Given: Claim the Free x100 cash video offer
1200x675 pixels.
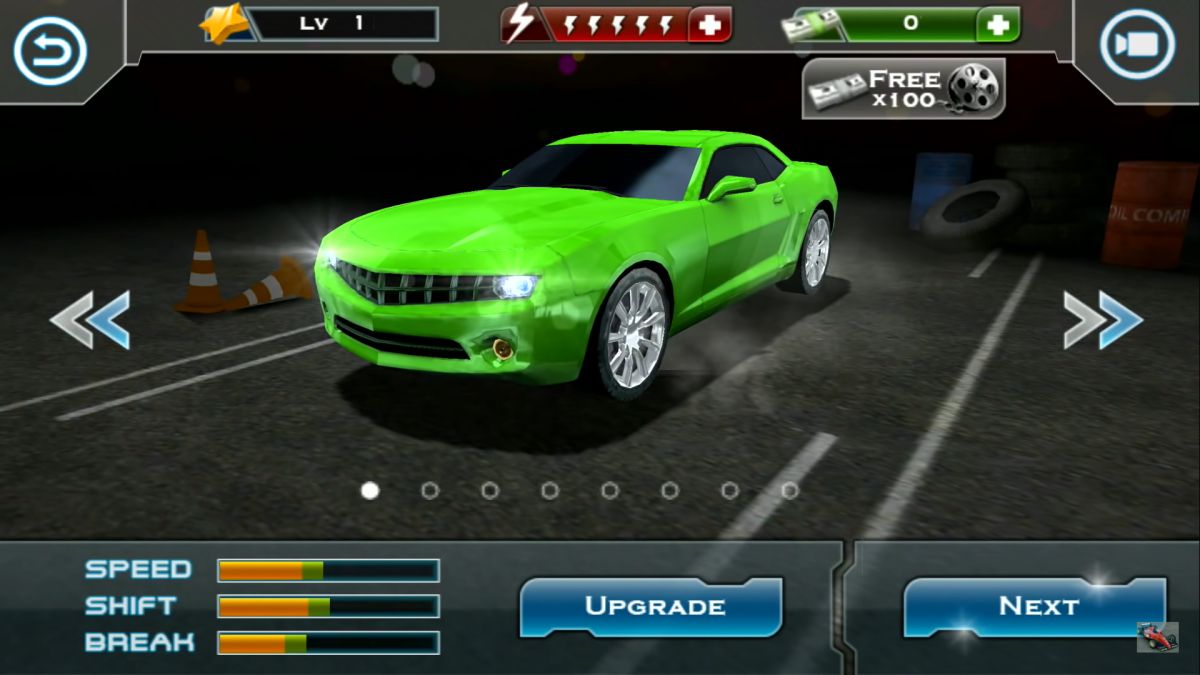Looking at the screenshot, I should [903, 89].
